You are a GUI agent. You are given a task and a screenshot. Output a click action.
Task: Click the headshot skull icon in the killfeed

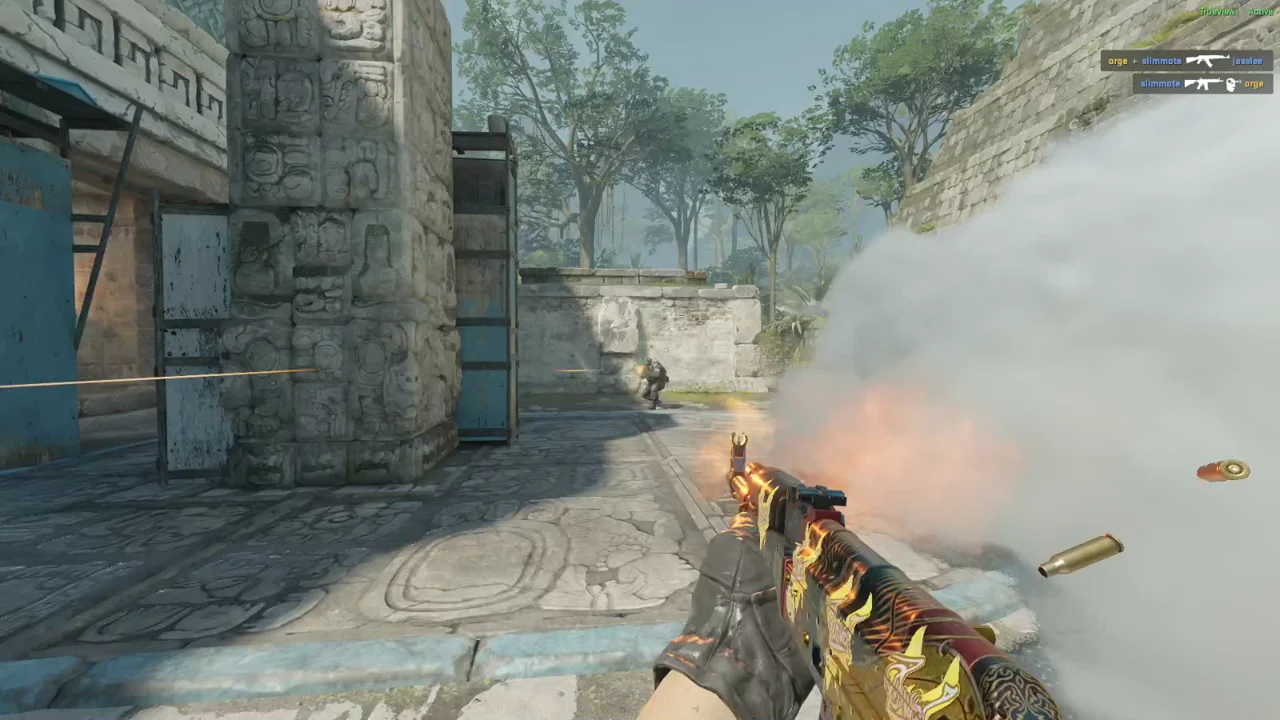tap(1230, 84)
